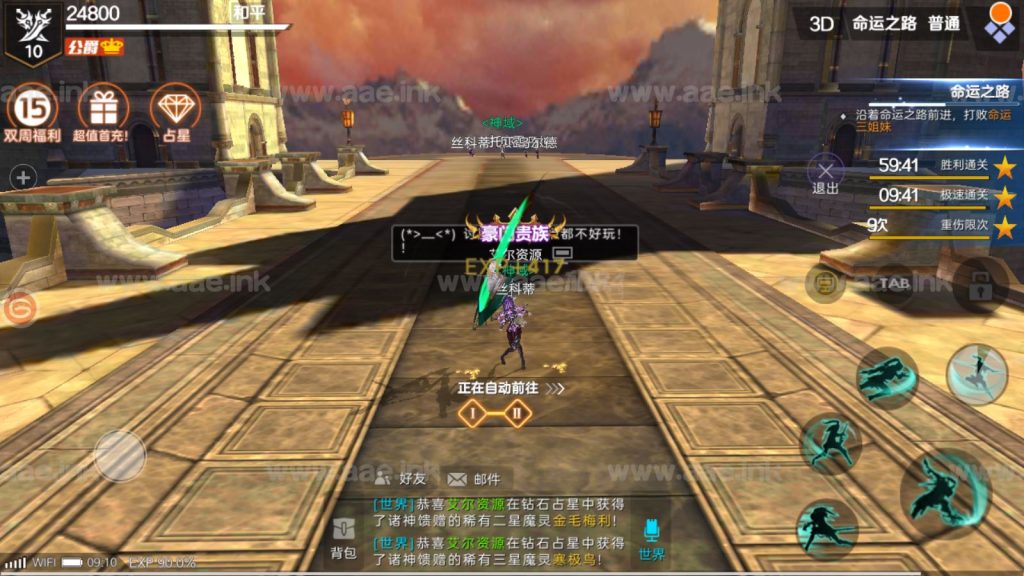Open the 背包 backpack
1024x576 pixels.
point(345,537)
